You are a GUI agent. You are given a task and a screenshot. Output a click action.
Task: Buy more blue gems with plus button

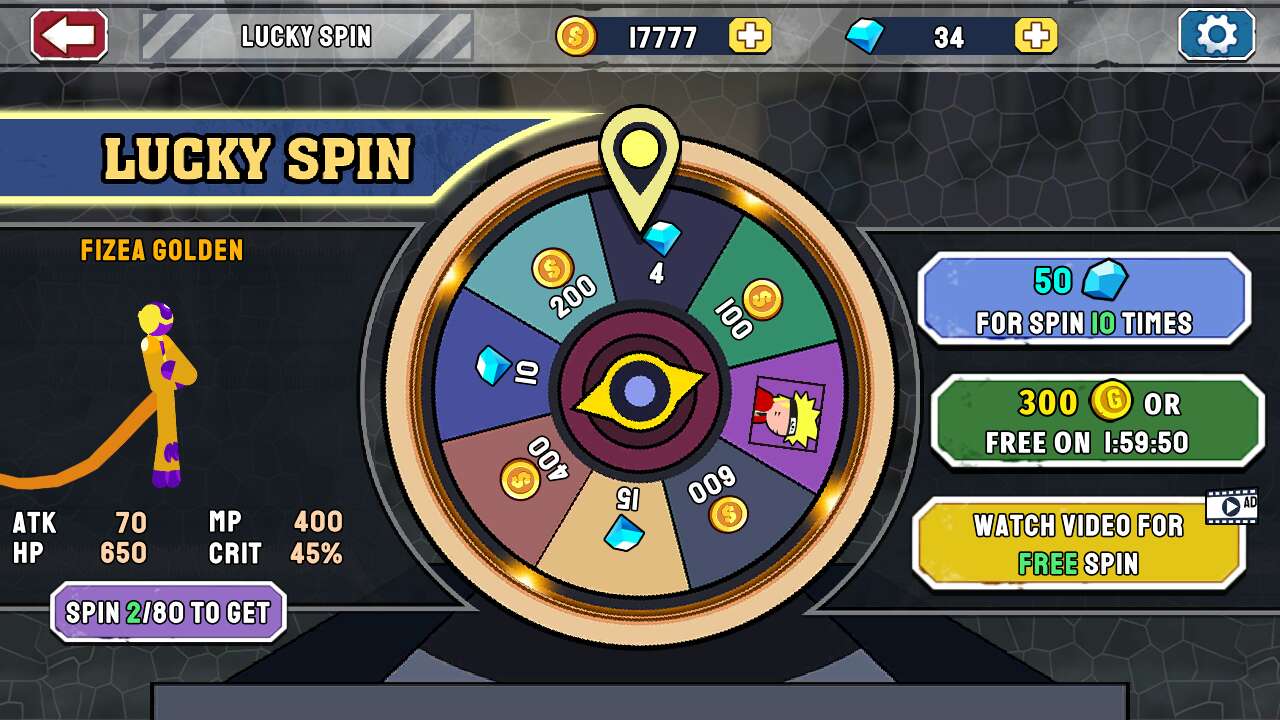point(1036,37)
